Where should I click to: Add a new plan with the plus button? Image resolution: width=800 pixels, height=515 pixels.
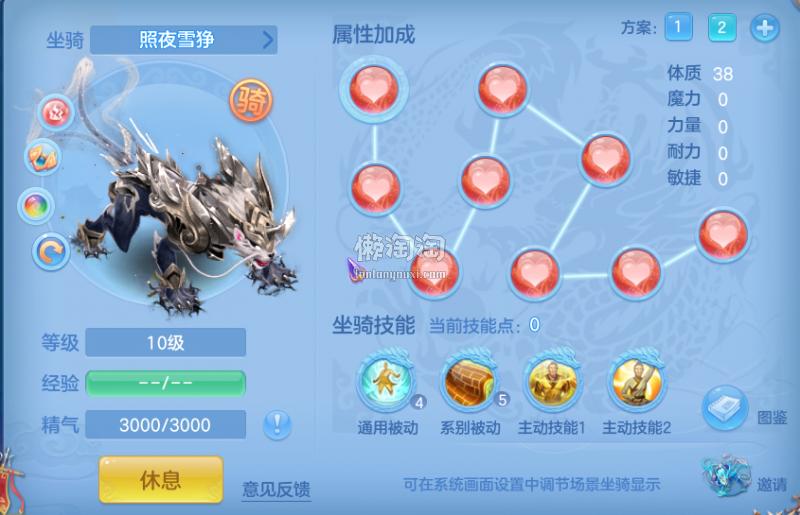[765, 28]
